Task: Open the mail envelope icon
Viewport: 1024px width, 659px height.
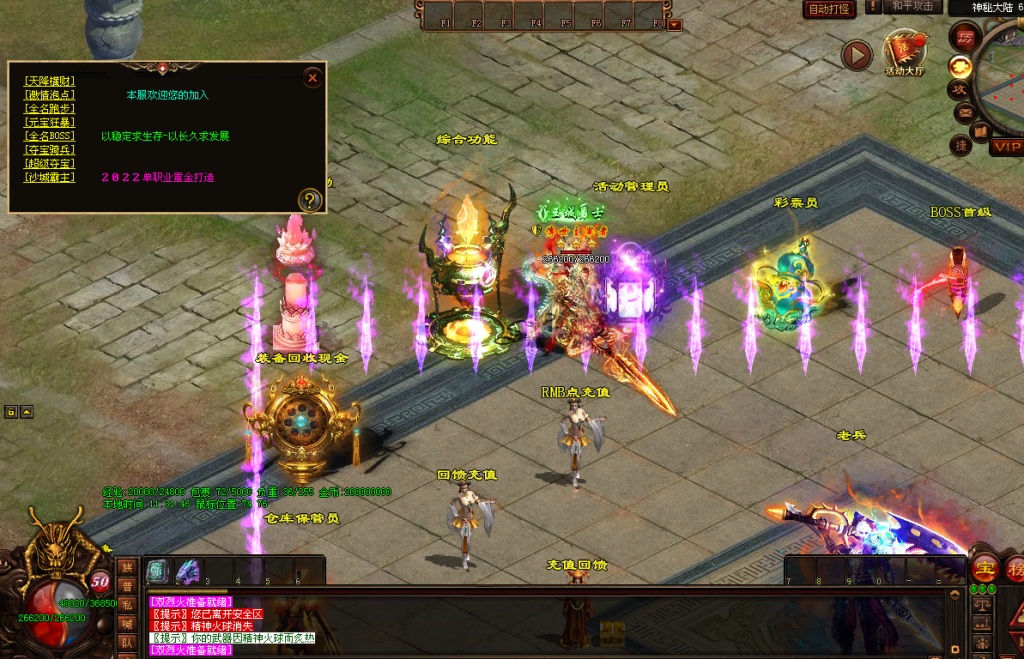Action: (964, 112)
